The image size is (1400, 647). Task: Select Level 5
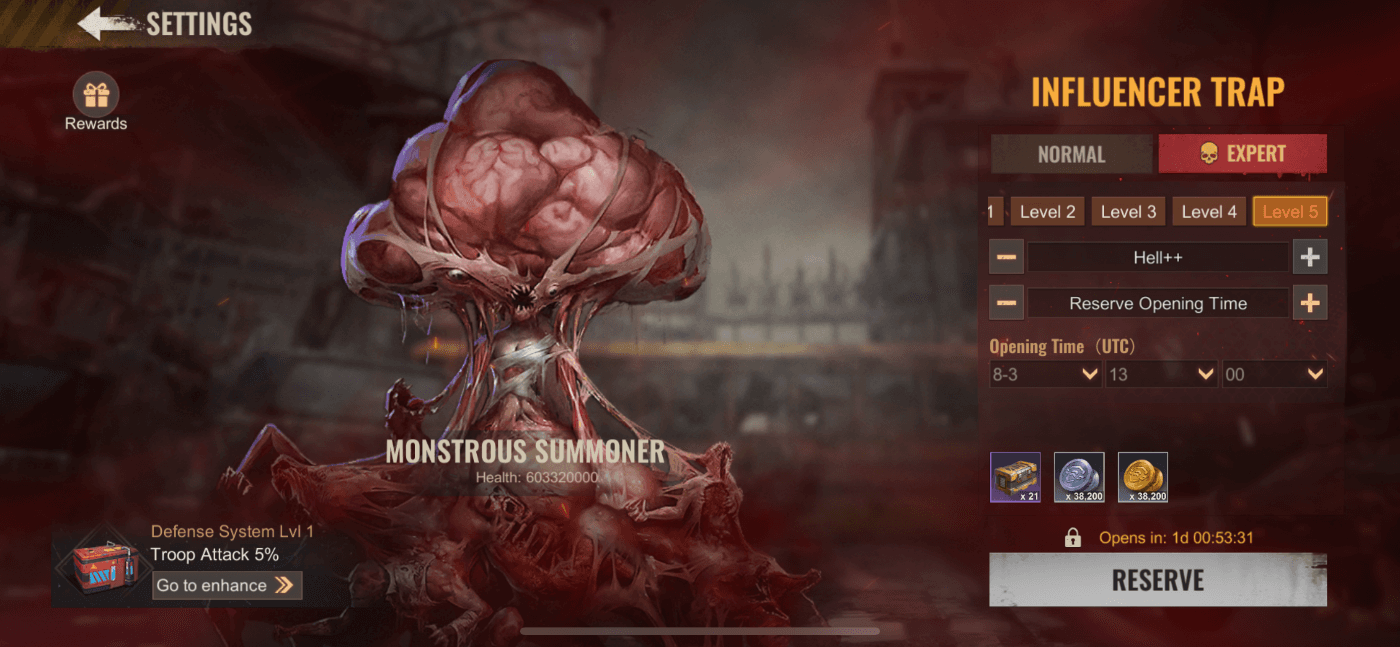pyautogui.click(x=1290, y=211)
